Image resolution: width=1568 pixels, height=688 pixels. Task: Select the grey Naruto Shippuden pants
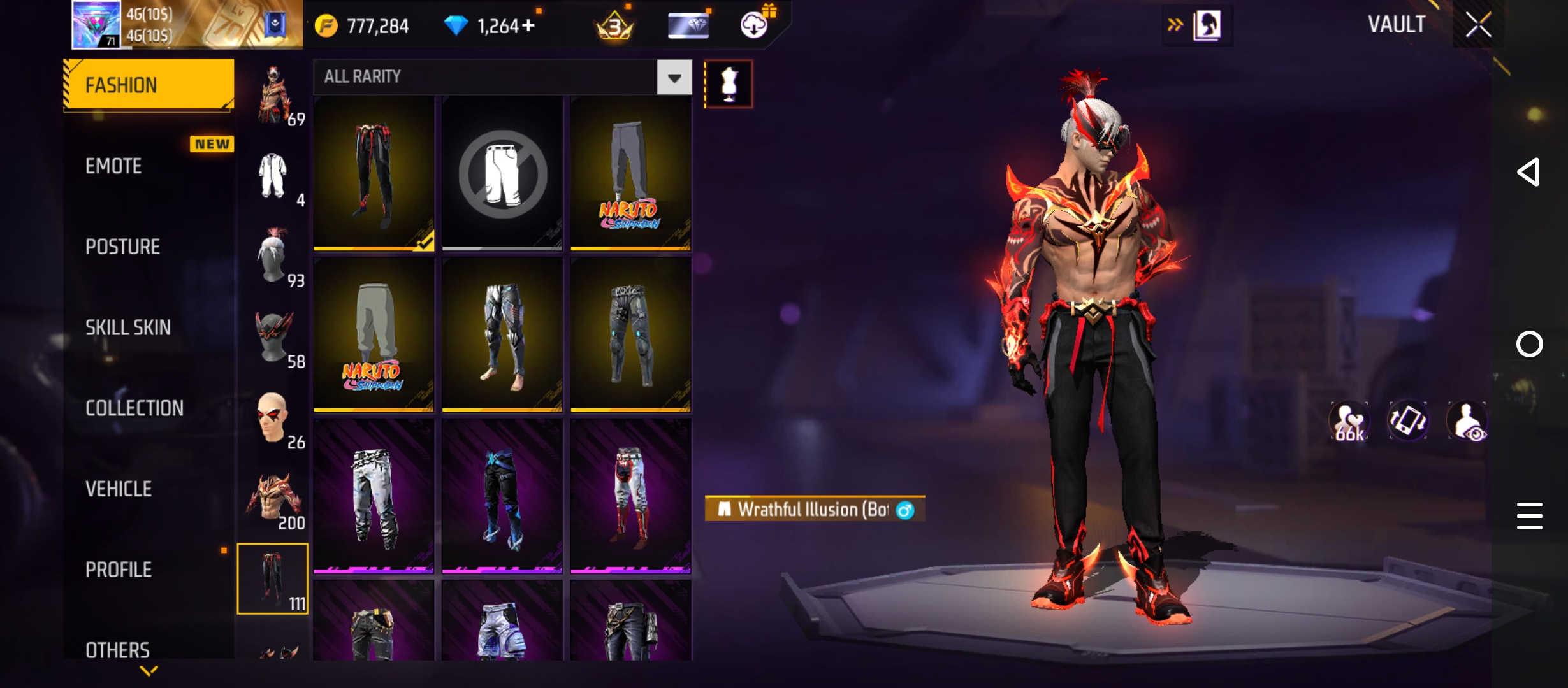click(x=630, y=173)
